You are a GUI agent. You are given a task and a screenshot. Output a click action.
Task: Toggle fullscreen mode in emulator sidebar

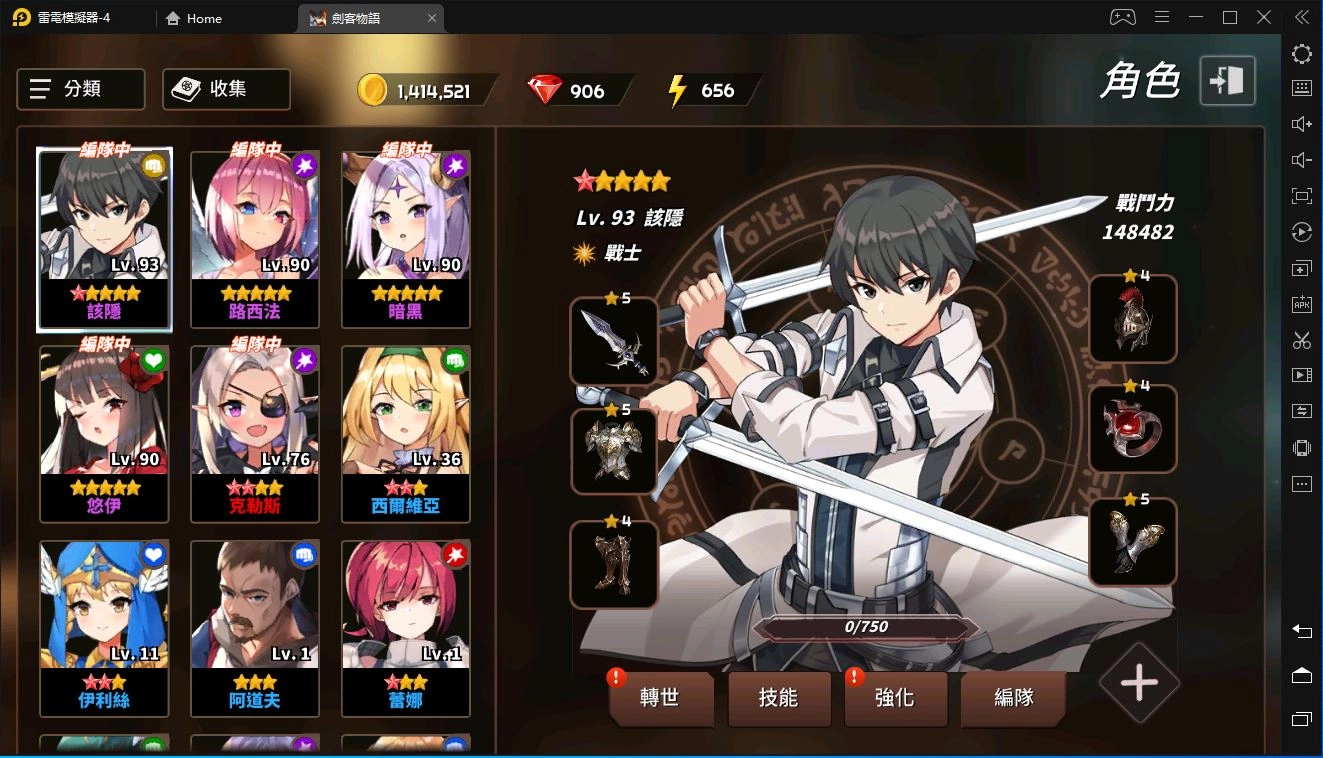1301,196
